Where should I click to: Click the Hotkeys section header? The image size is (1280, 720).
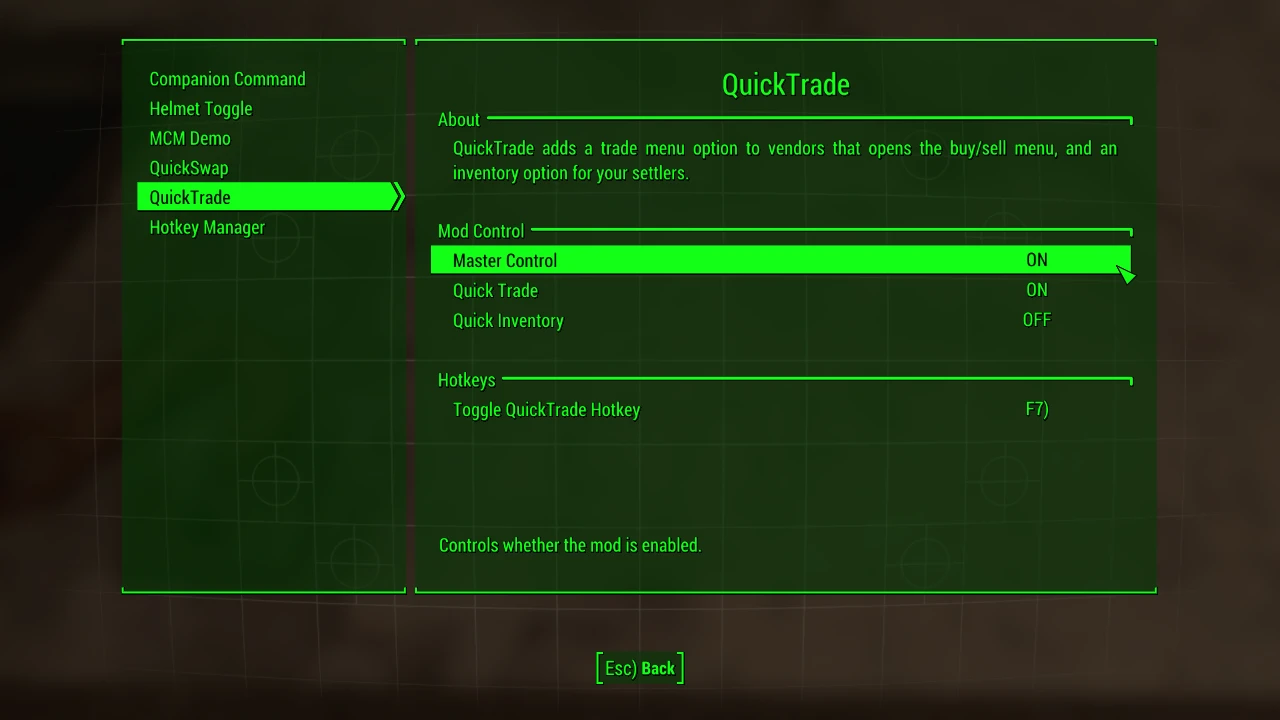coord(466,380)
